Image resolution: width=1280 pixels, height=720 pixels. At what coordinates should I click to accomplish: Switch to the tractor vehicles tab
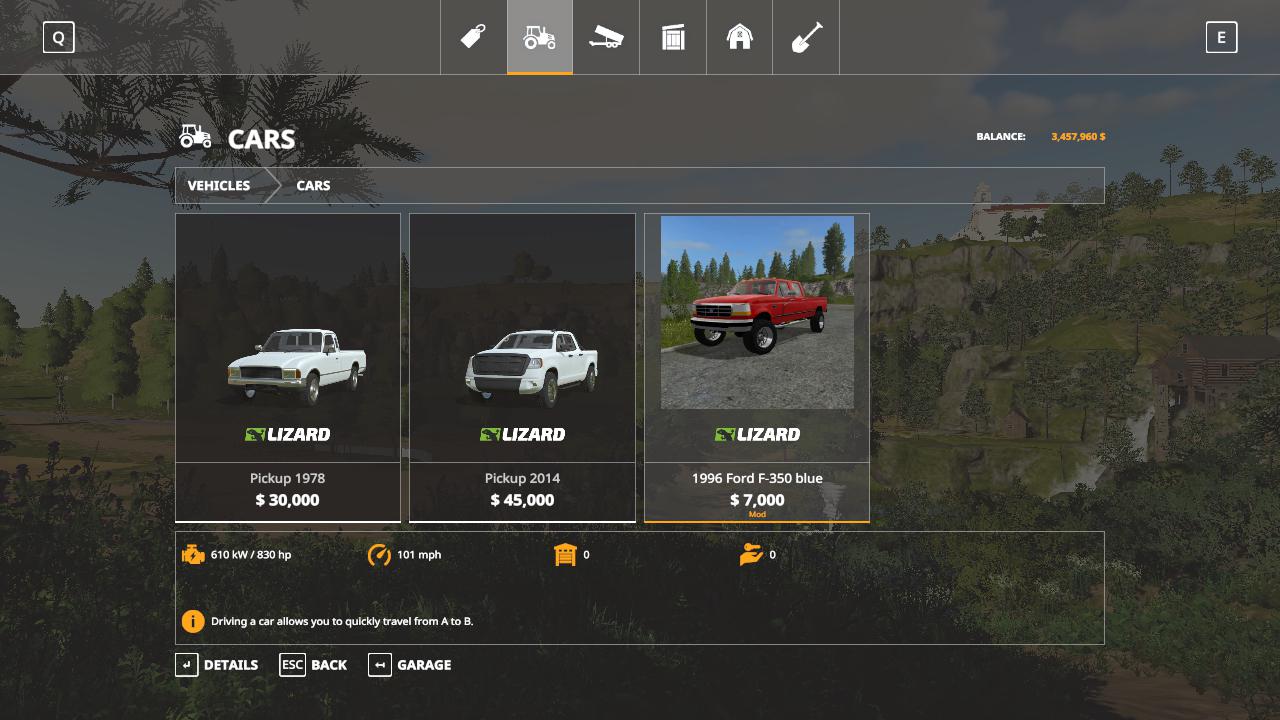tap(540, 37)
